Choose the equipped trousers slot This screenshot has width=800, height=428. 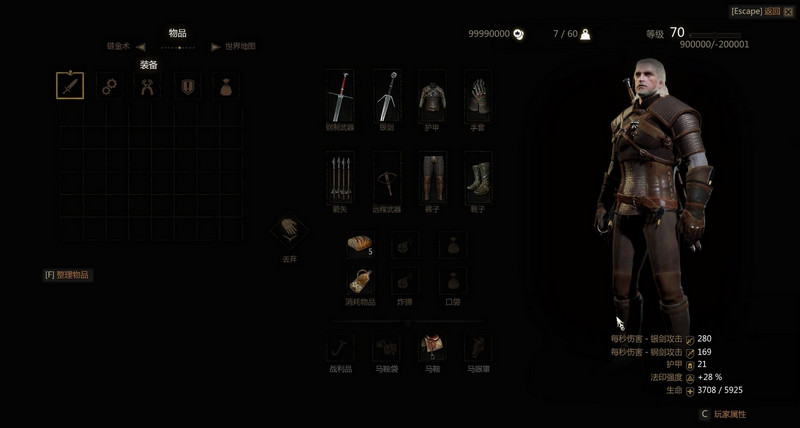coord(432,178)
